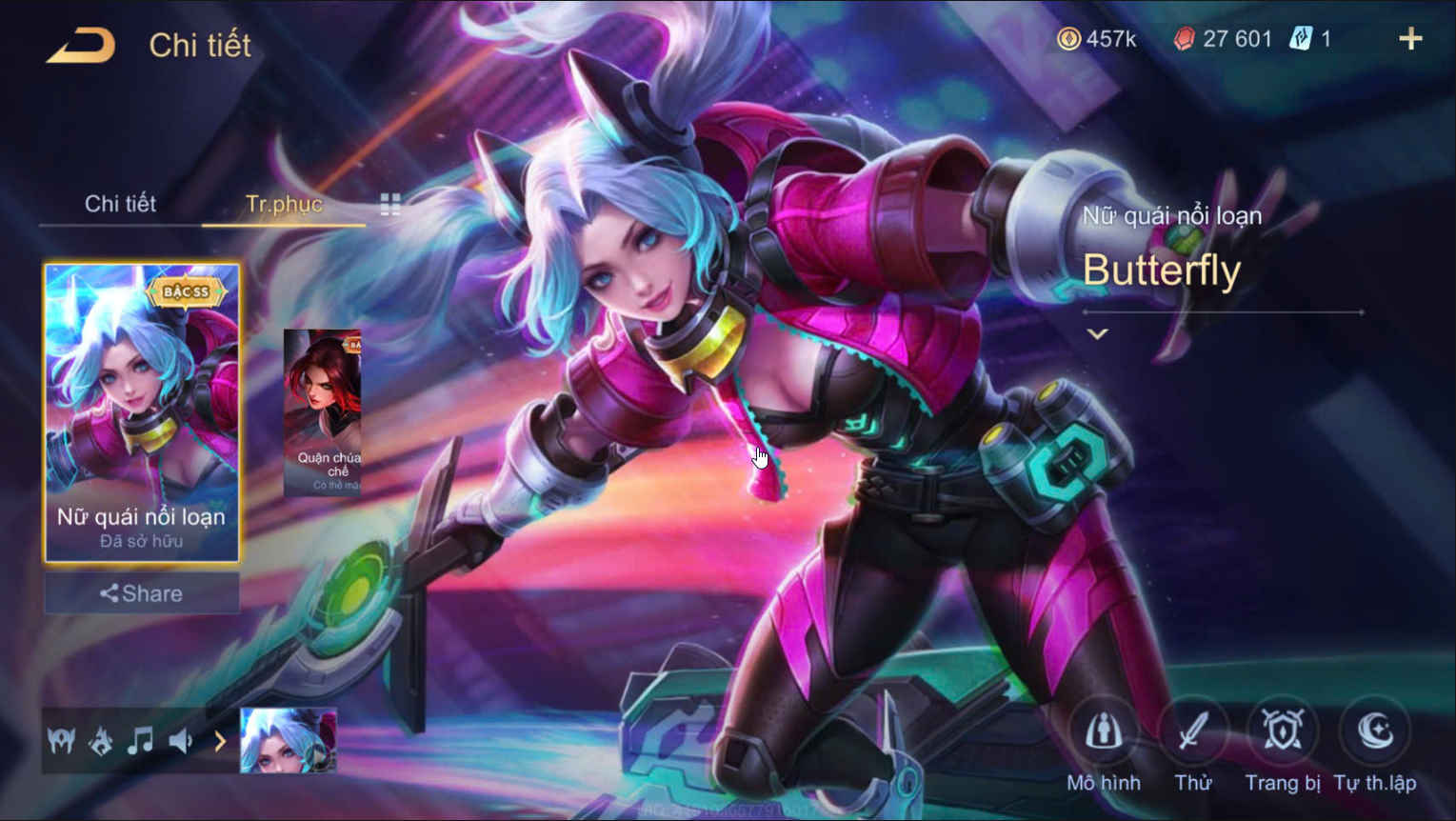Select the Tự th.lập customization icon
The image size is (1456, 821).
pyautogui.click(x=1375, y=731)
